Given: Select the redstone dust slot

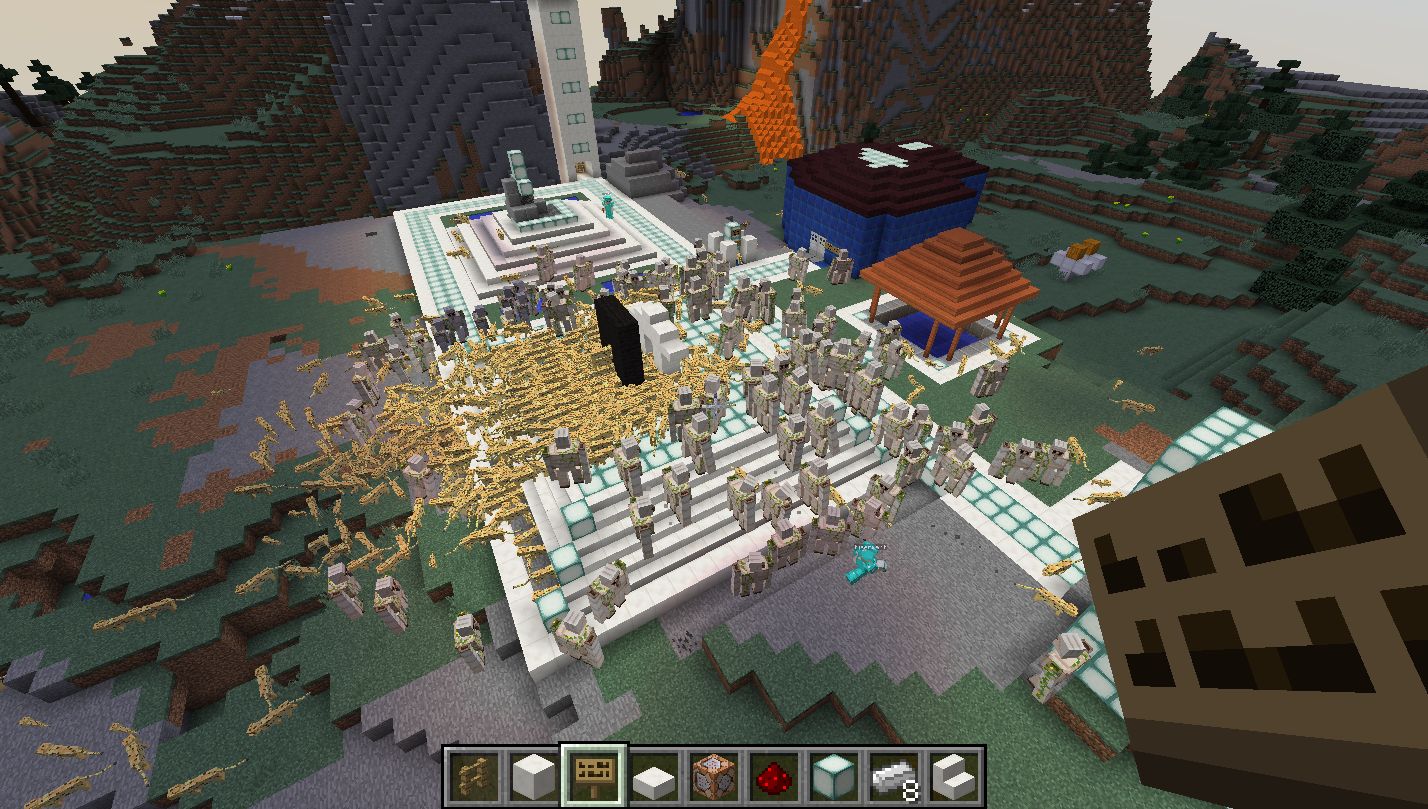Looking at the screenshot, I should tap(774, 776).
